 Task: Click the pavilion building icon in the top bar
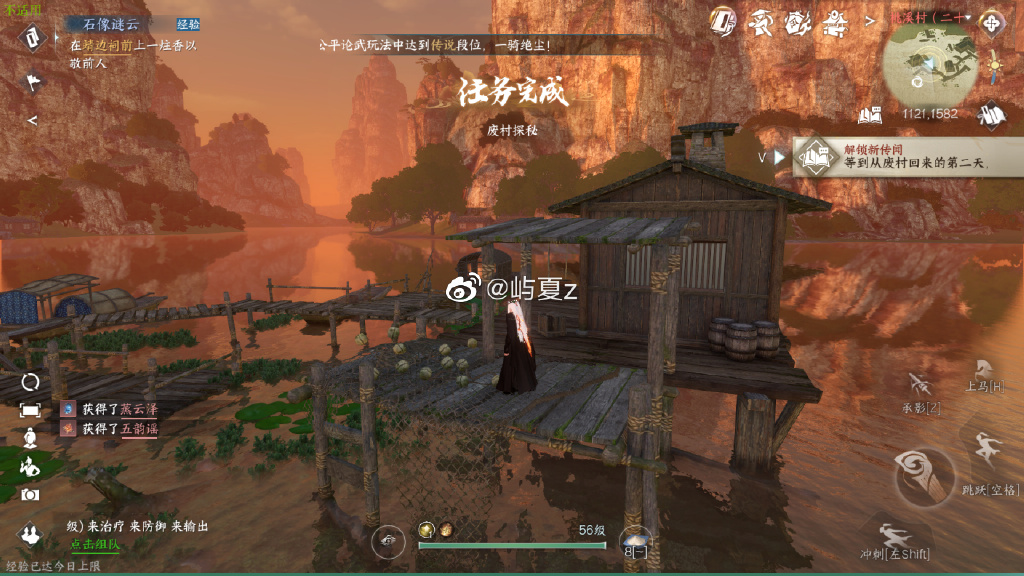click(x=834, y=20)
